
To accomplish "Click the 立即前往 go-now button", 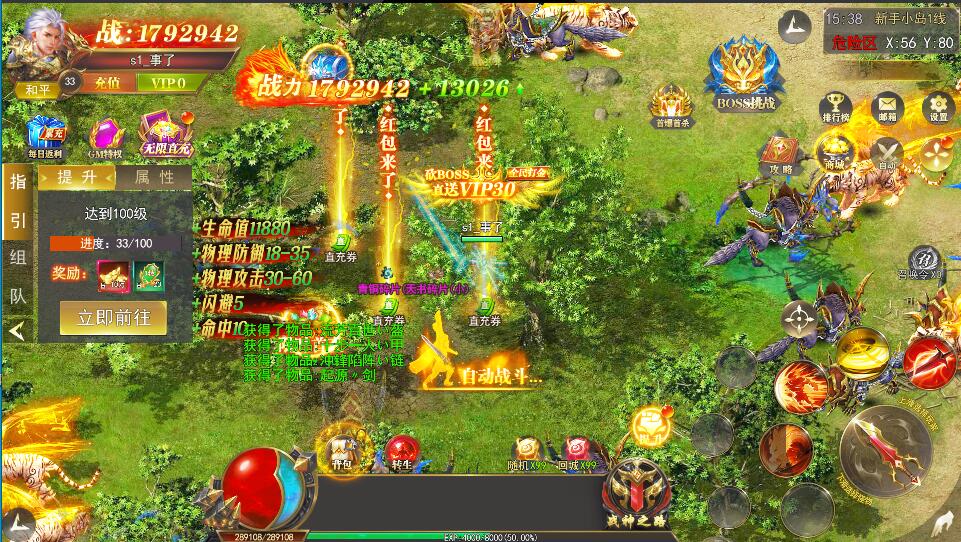I will (x=112, y=319).
